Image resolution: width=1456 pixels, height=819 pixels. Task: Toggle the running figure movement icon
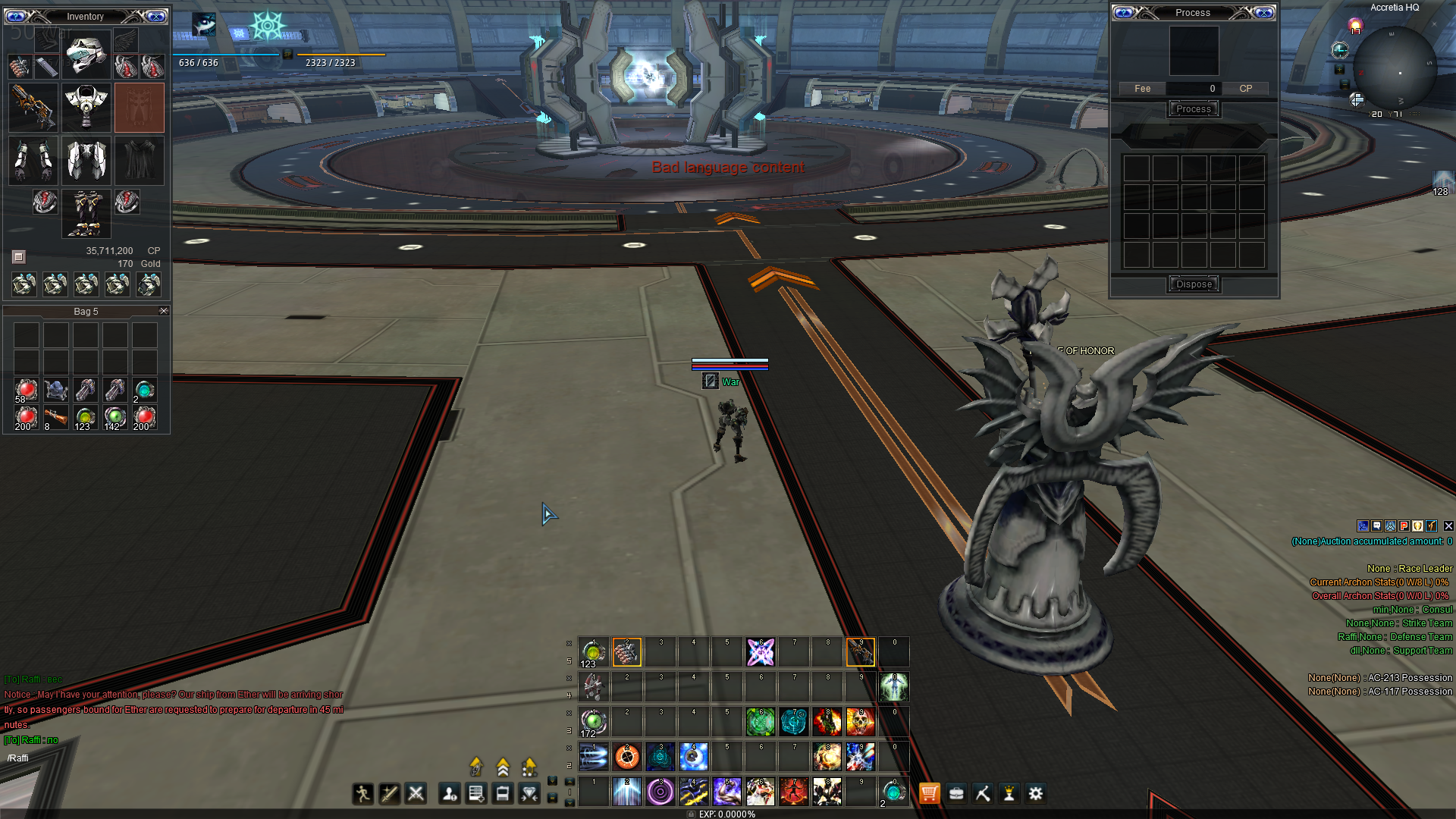point(362,793)
